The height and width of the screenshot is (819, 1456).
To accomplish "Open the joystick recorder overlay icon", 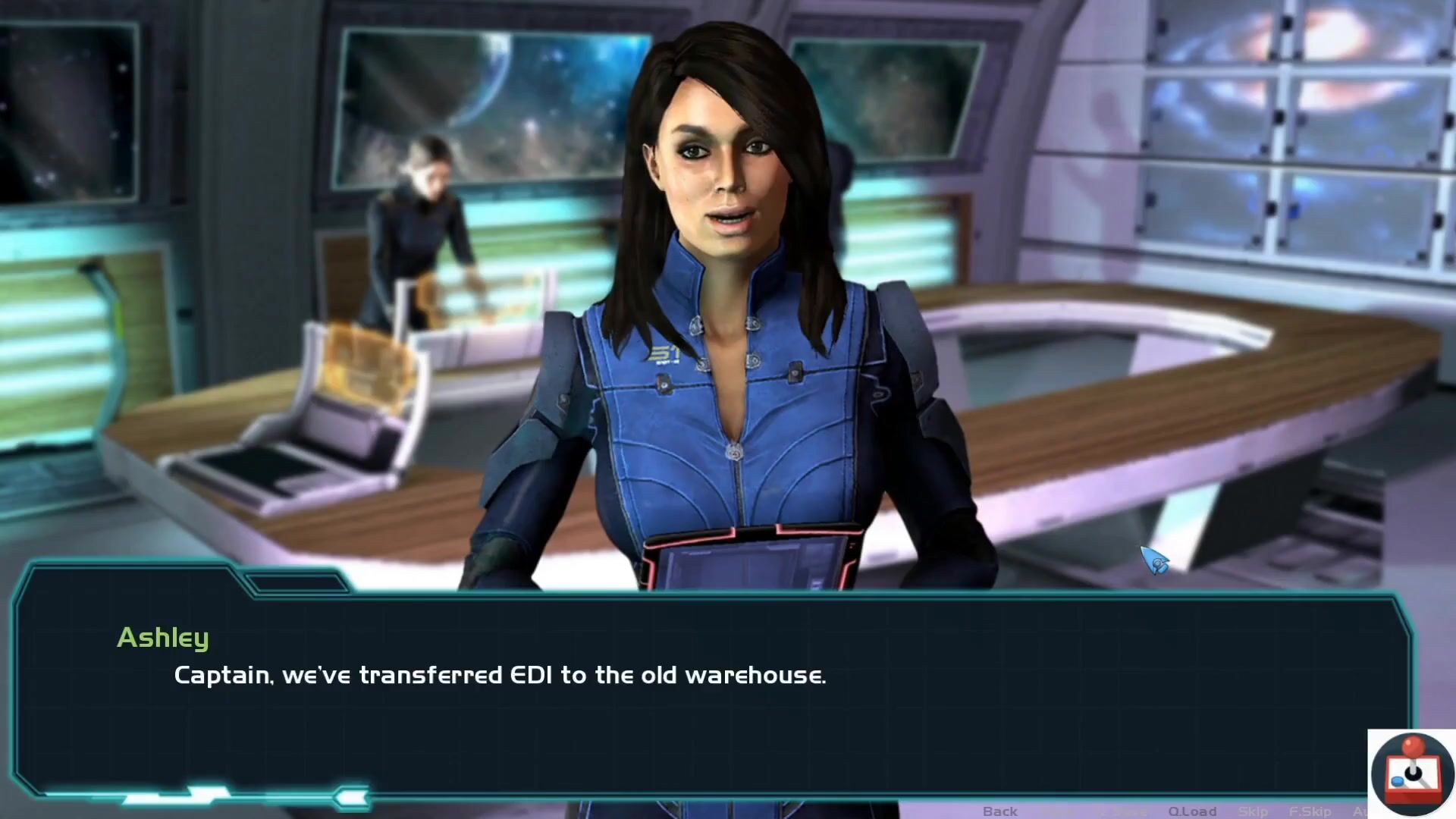I will [x=1412, y=773].
